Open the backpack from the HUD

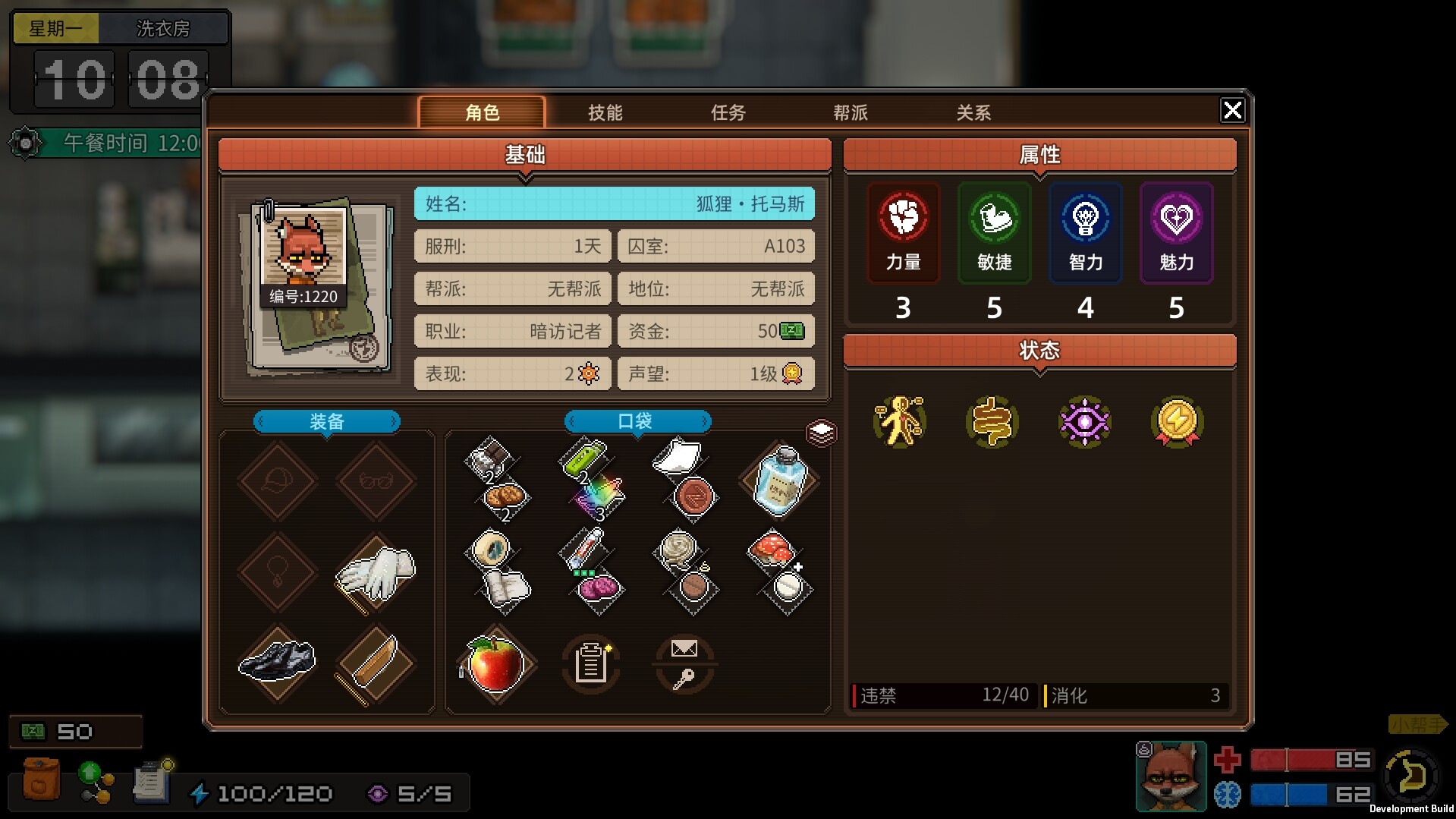coord(41,780)
